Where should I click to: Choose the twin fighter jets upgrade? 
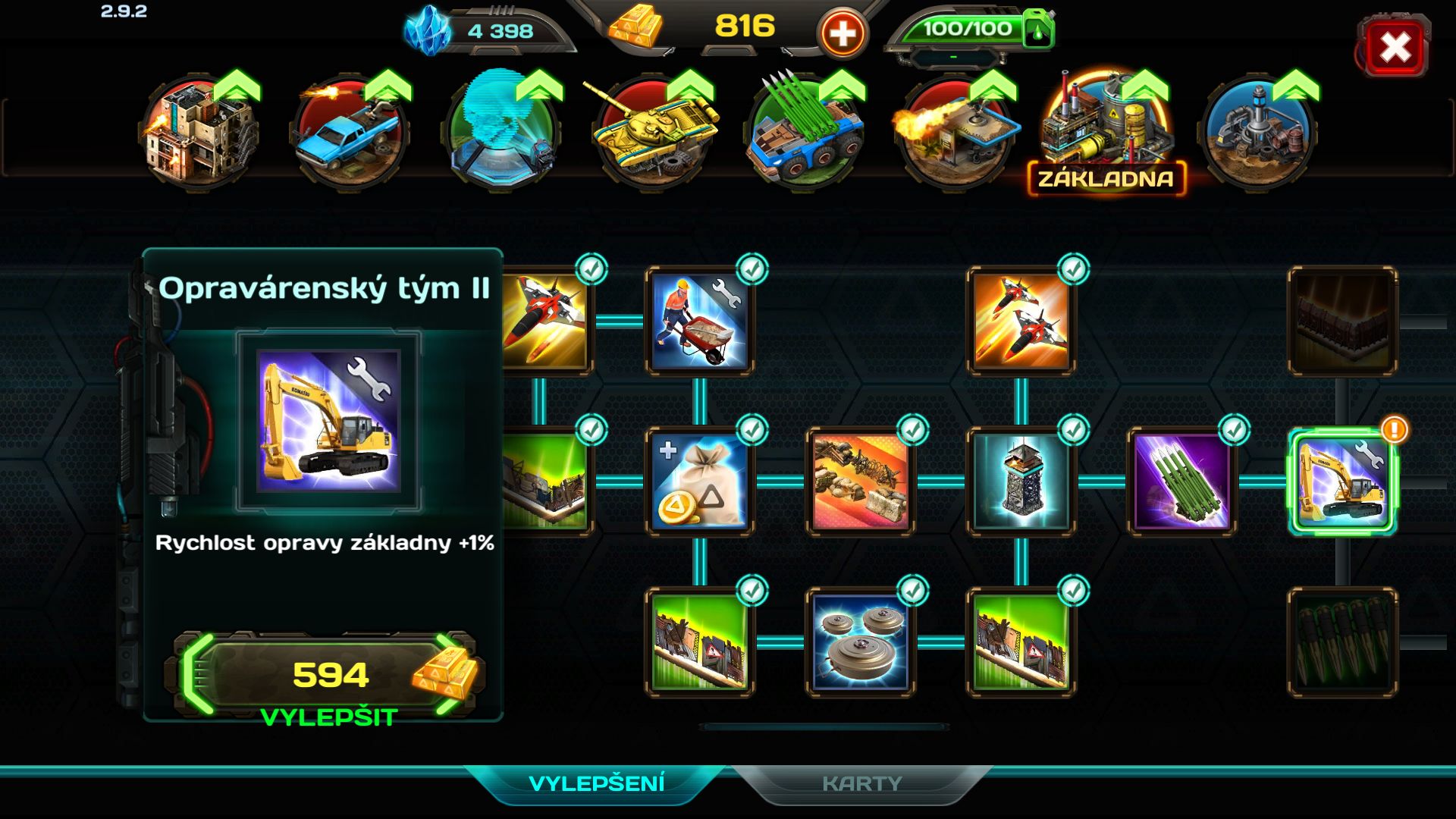(1021, 321)
